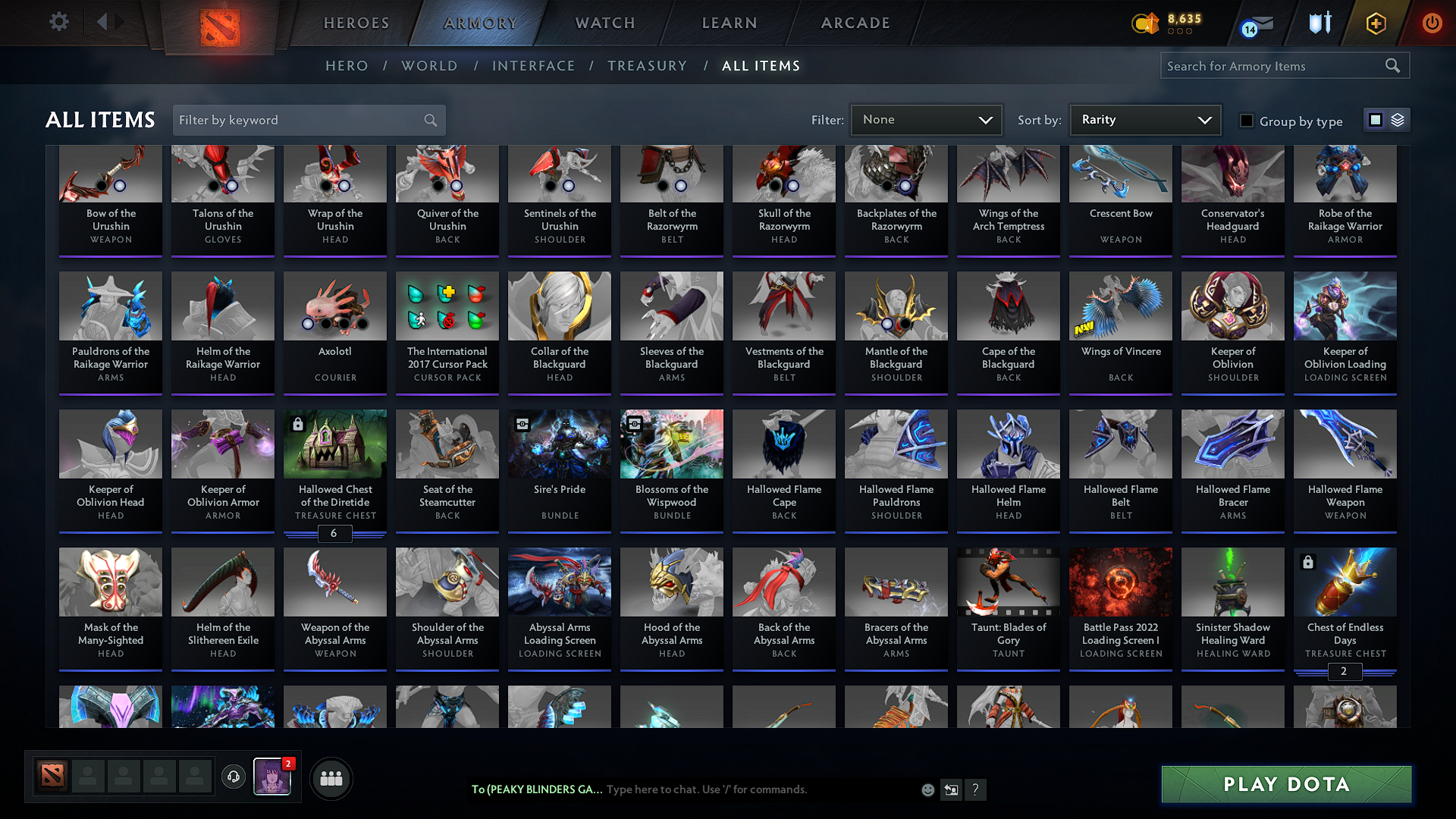Image resolution: width=1456 pixels, height=819 pixels.
Task: Open the settings gear icon
Action: pyautogui.click(x=58, y=22)
